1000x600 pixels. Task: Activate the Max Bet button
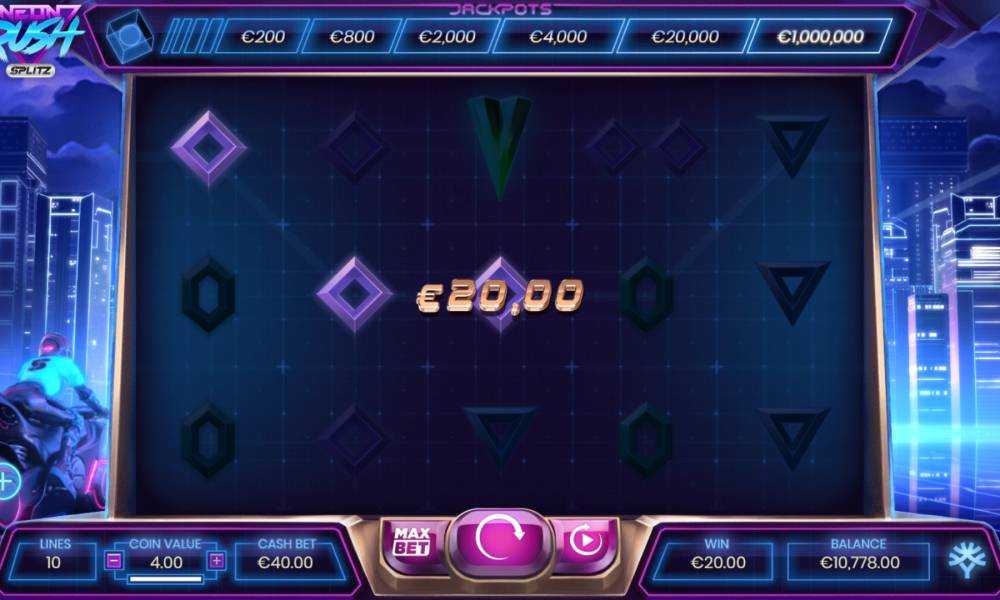[x=412, y=541]
